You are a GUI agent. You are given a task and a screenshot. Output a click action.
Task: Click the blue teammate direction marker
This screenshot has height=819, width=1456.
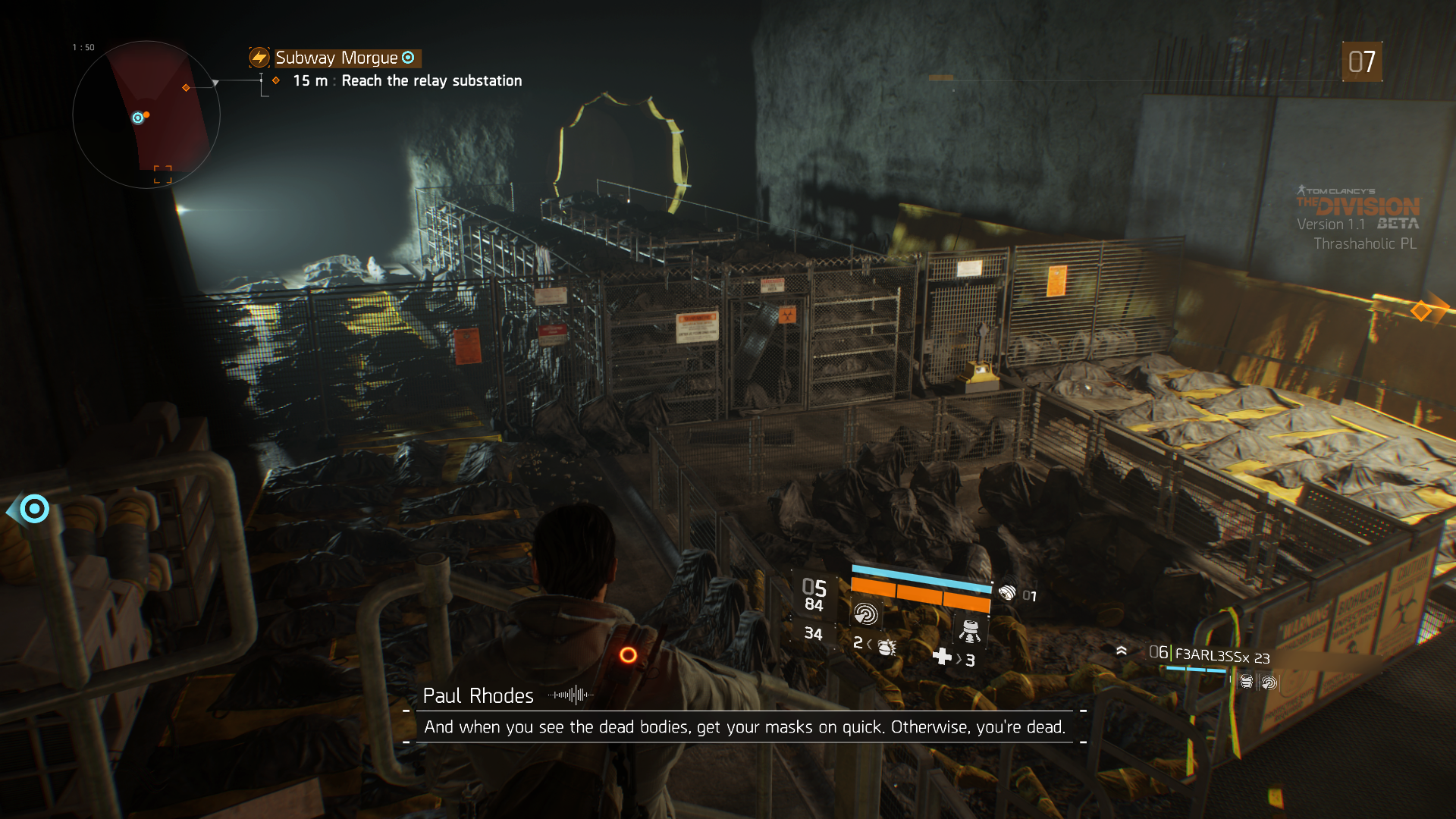(34, 509)
